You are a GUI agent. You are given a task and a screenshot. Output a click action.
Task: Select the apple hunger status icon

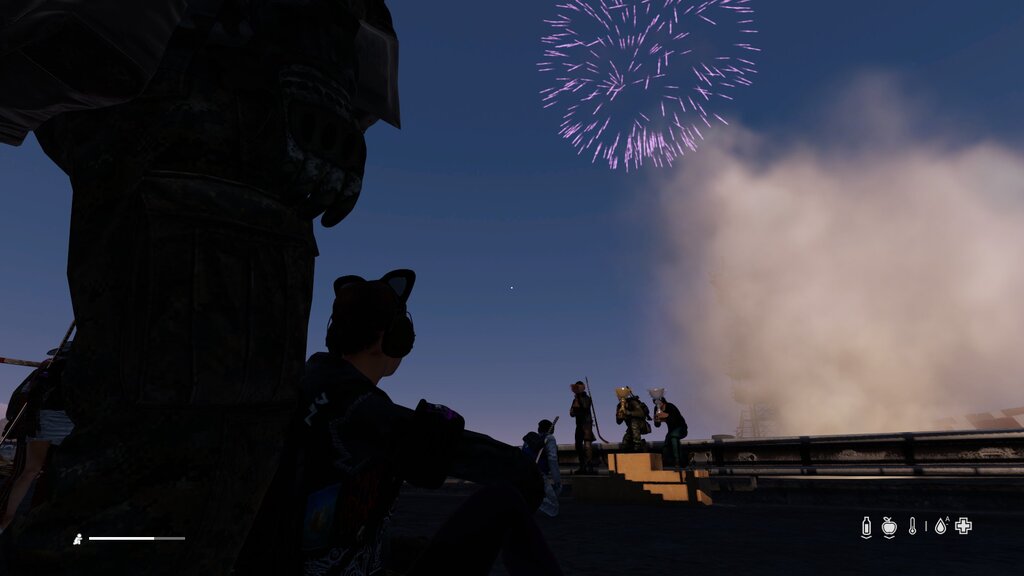[889, 526]
